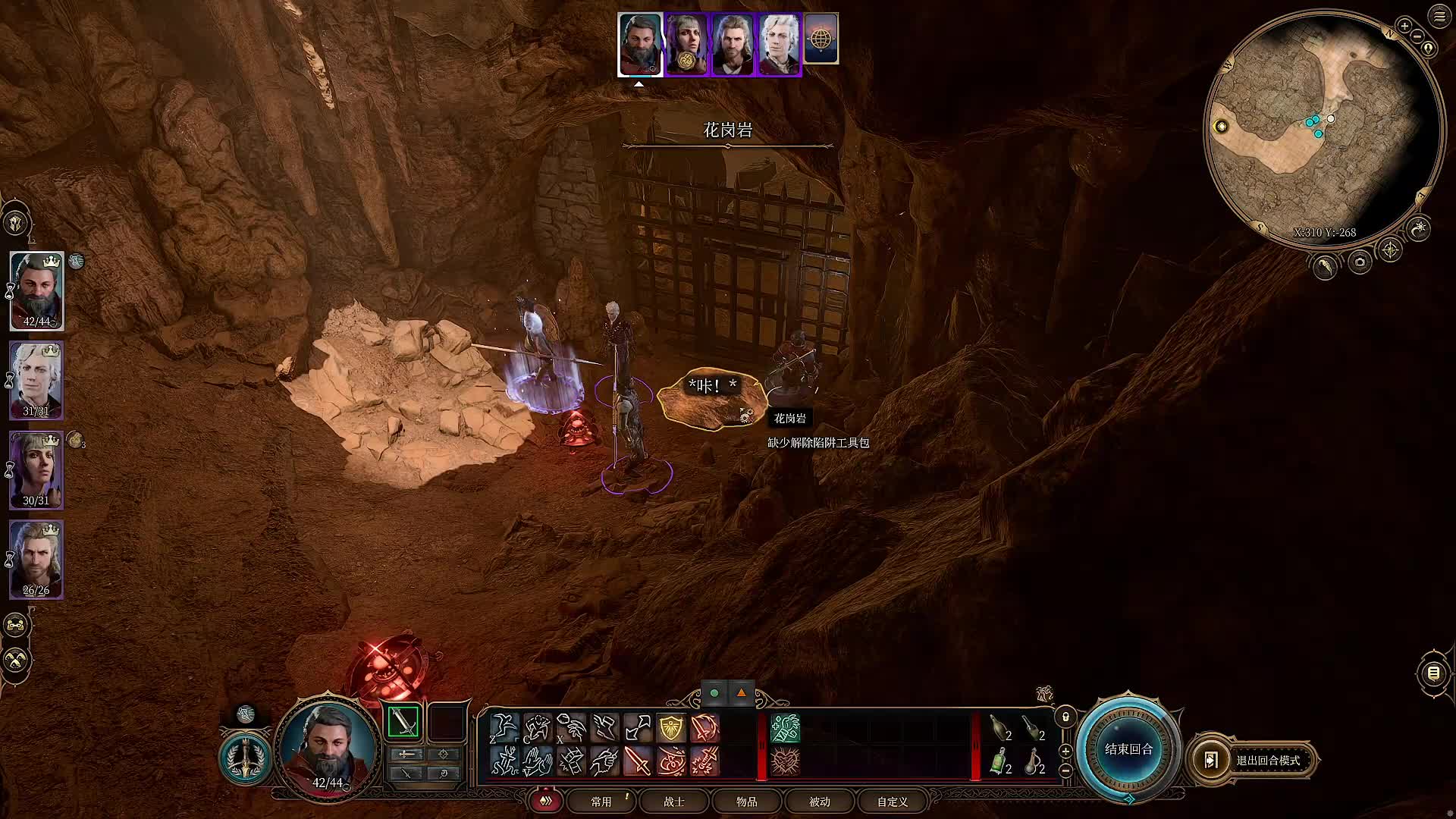Use the green potion bottle item

(x=999, y=761)
